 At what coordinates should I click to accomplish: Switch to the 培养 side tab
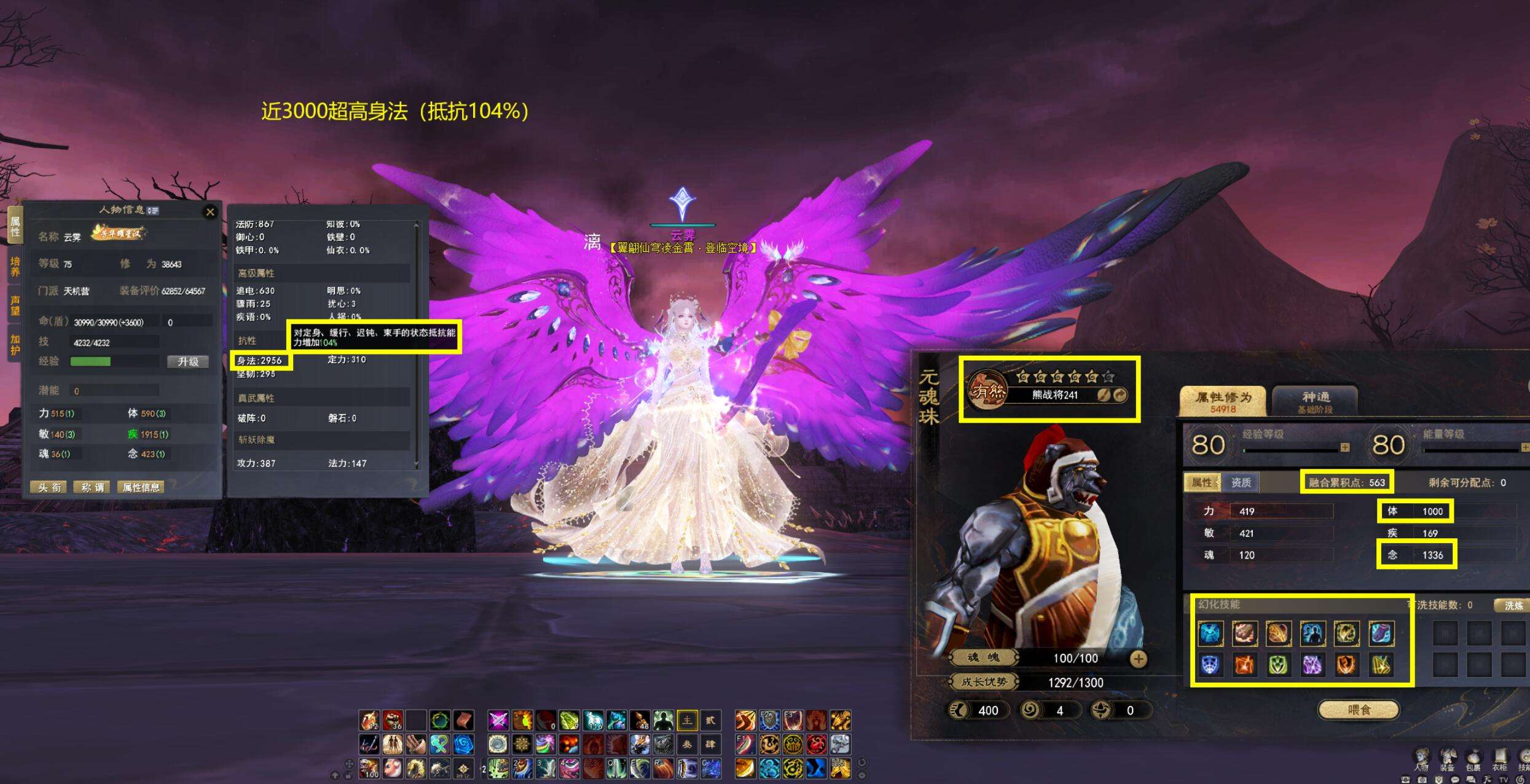pyautogui.click(x=14, y=267)
